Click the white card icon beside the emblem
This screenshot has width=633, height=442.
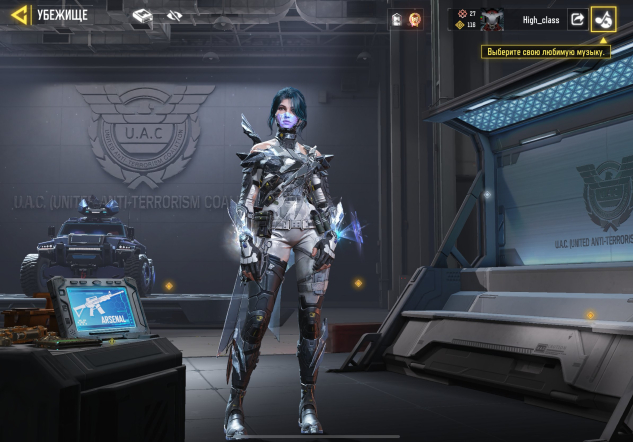[397, 19]
